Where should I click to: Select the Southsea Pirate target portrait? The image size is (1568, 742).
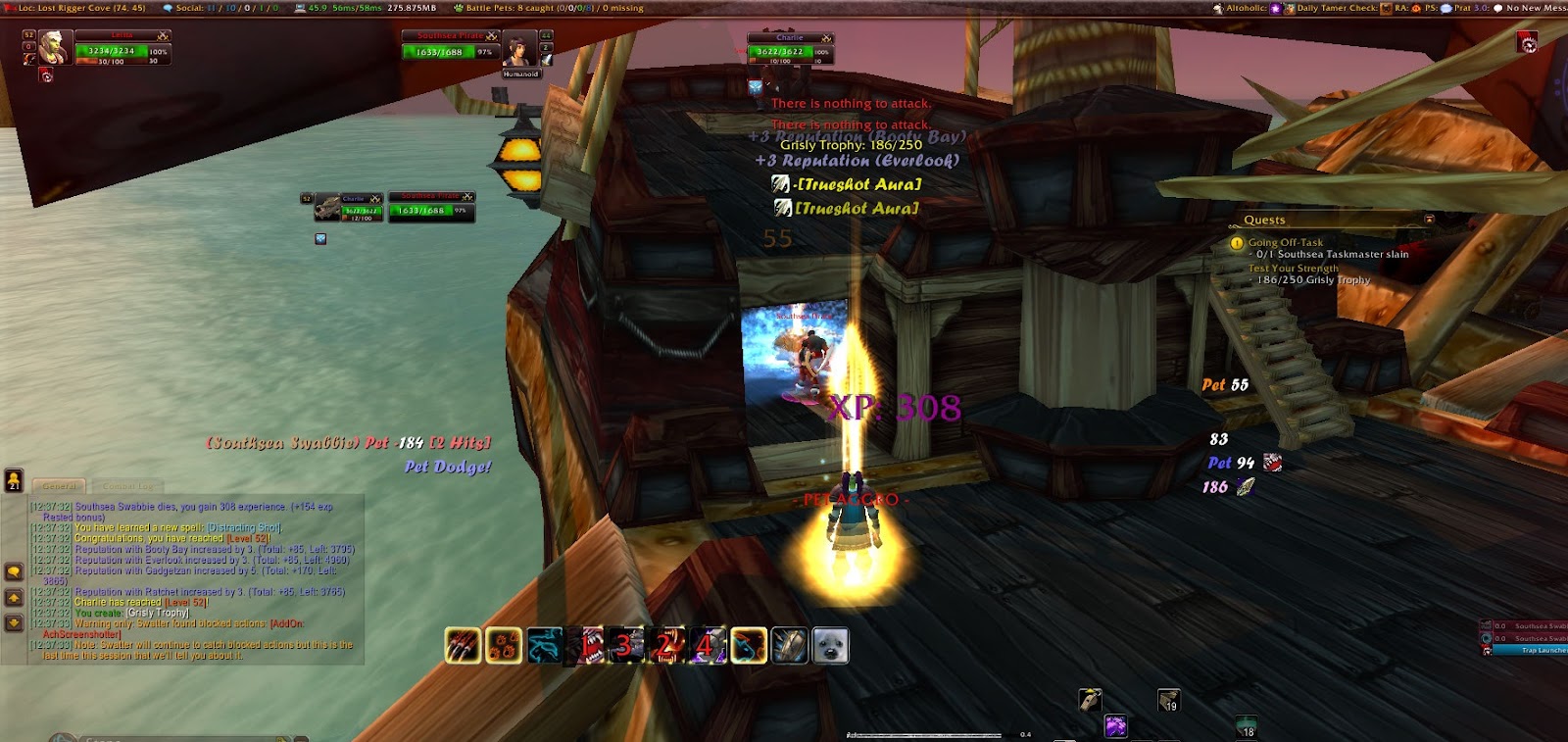[x=519, y=49]
